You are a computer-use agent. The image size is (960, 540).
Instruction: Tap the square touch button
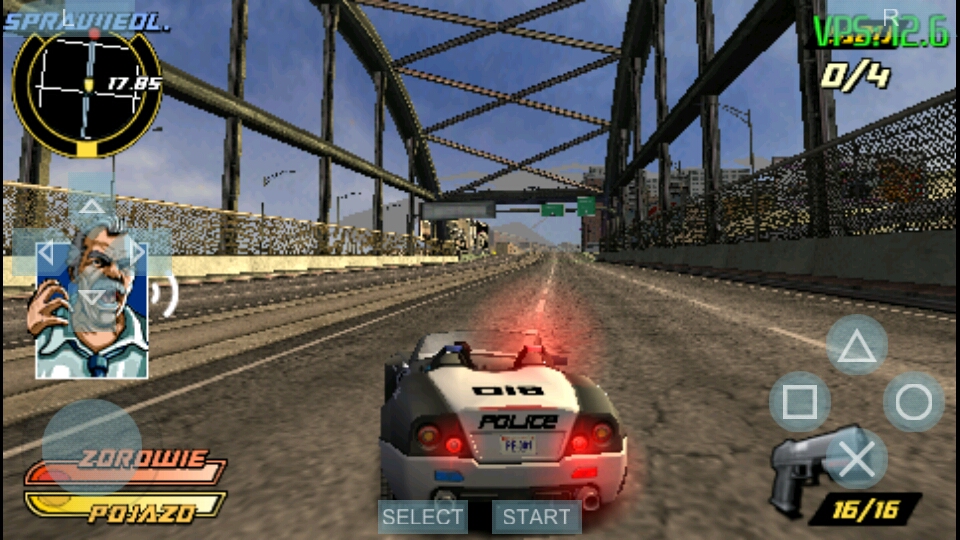799,402
